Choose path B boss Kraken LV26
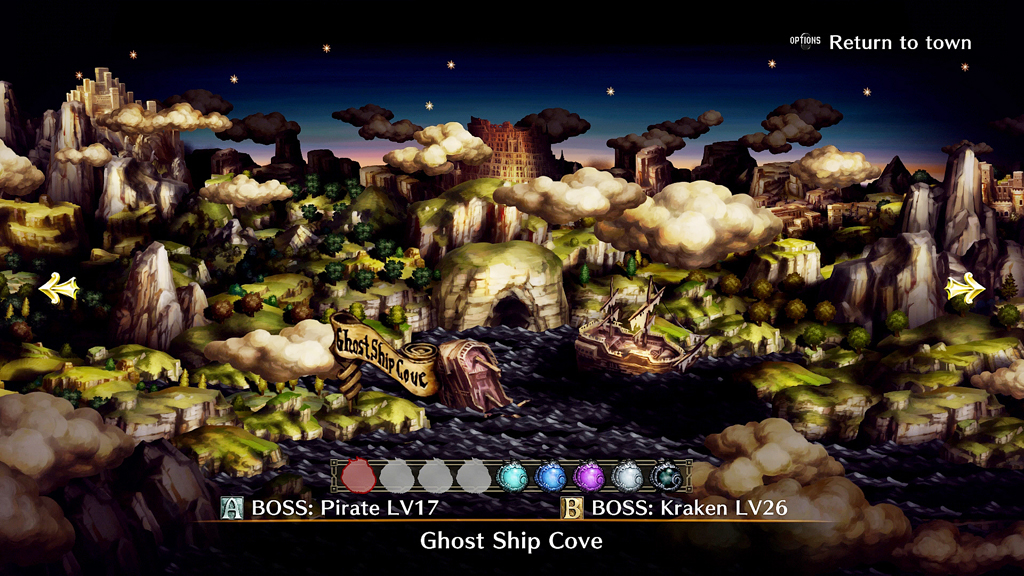This screenshot has height=576, width=1024. coord(676,508)
